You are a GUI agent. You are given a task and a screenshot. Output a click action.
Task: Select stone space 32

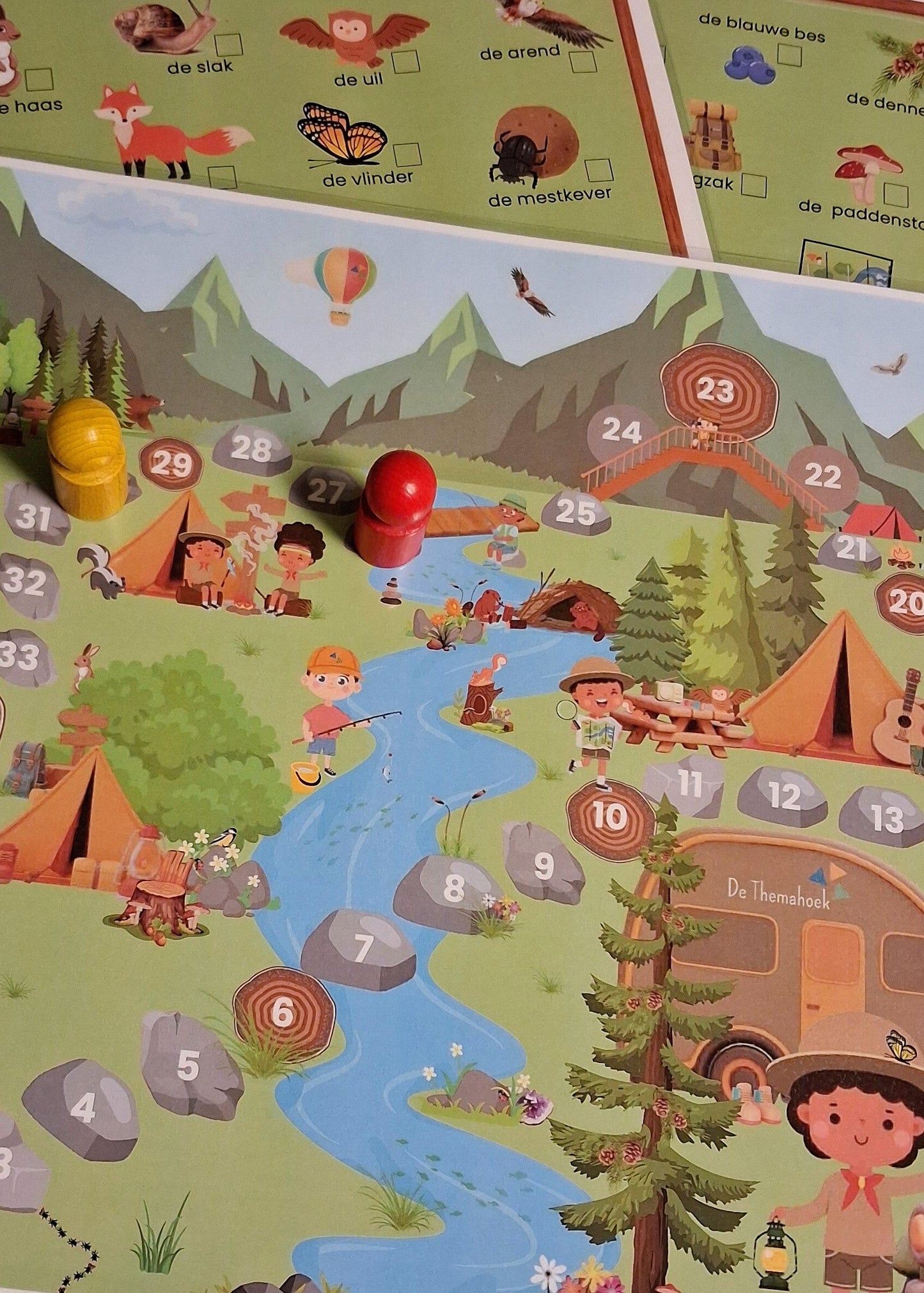(x=26, y=584)
